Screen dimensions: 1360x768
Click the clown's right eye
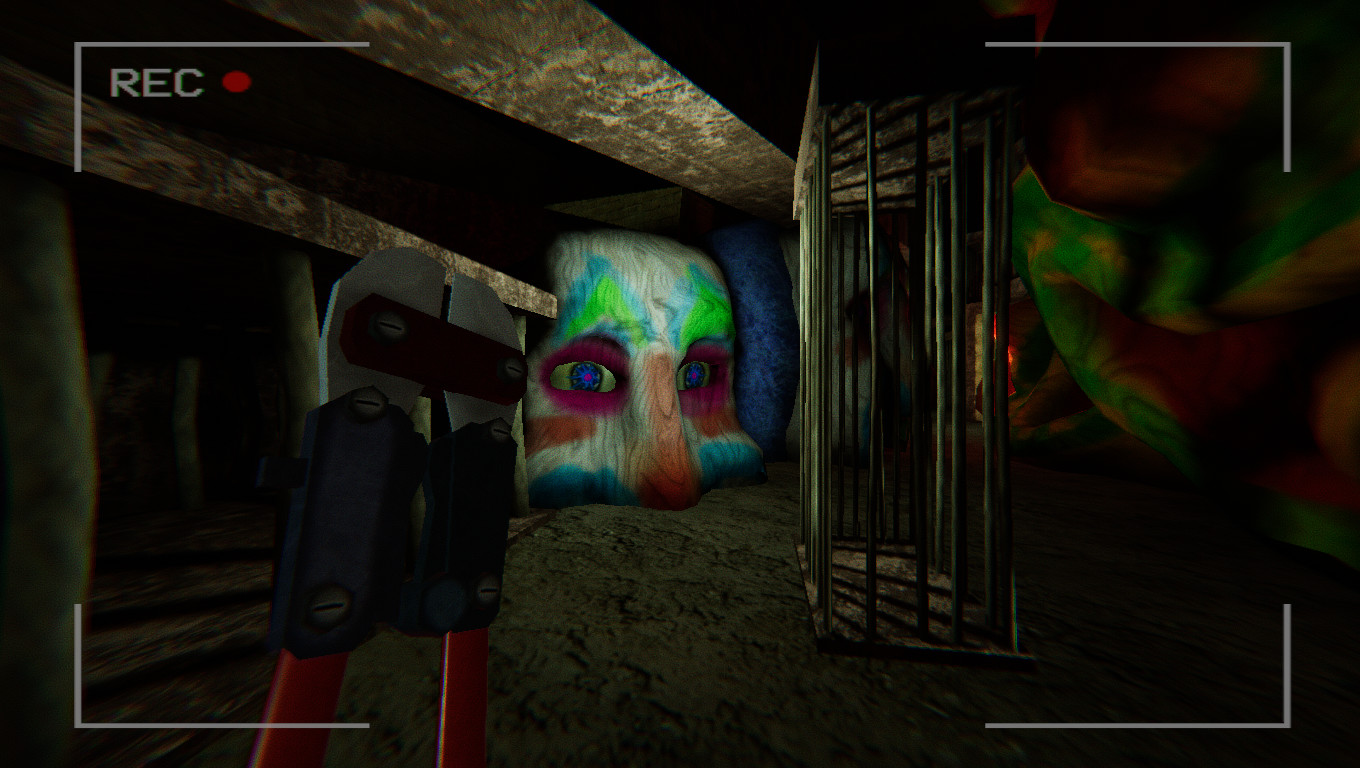coord(587,374)
